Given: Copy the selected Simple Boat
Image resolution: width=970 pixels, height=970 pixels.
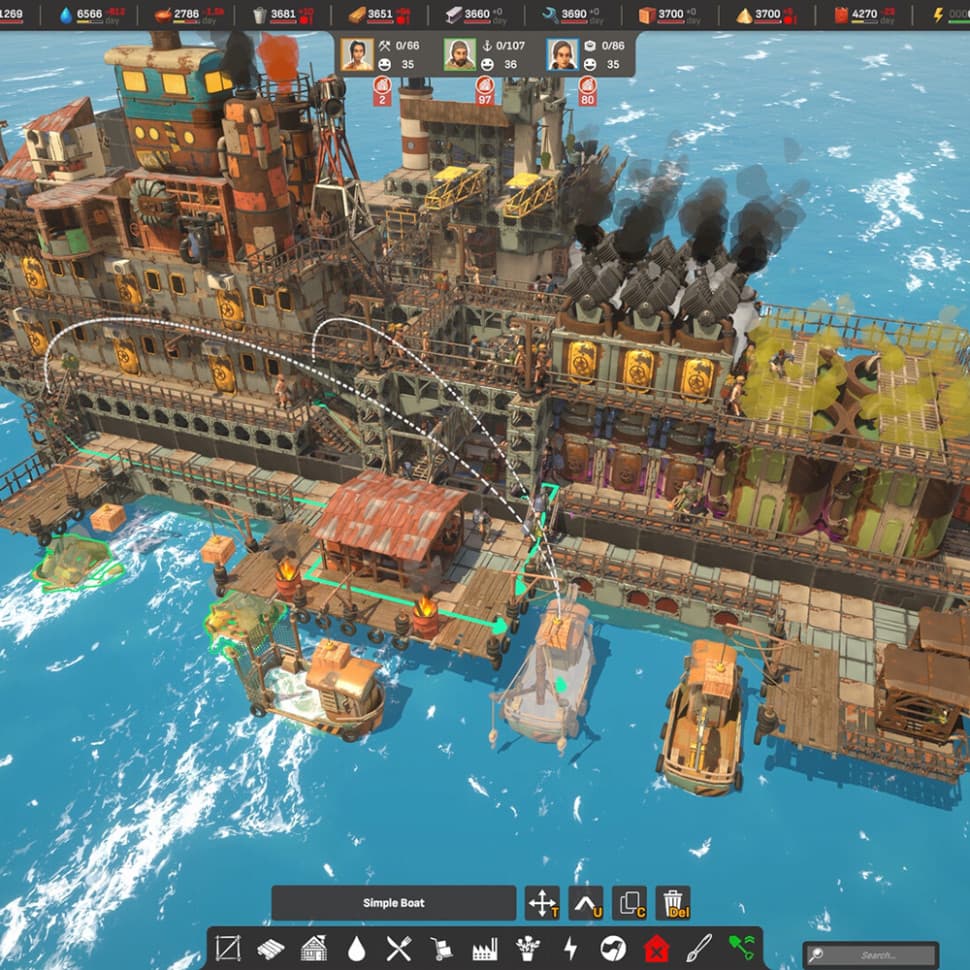Looking at the screenshot, I should pos(630,903).
